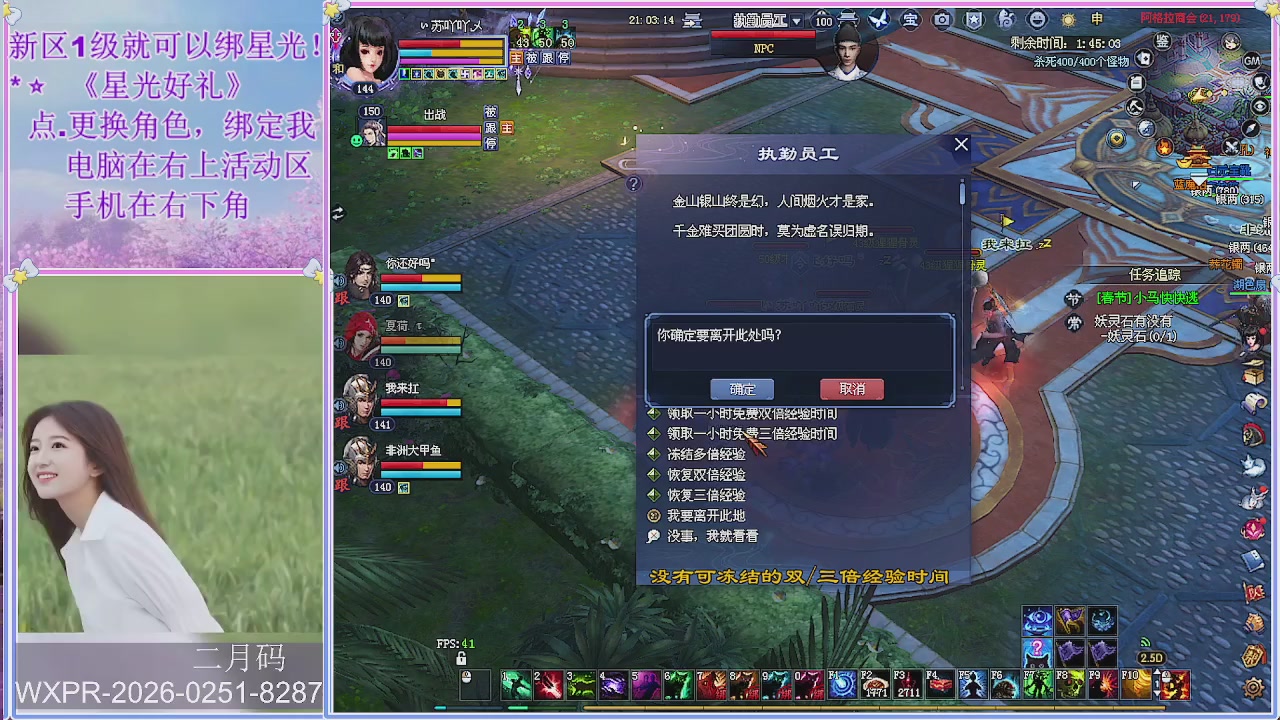This screenshot has width=1280, height=720.
Task: Open the screenshot camera tool on the top bar
Action: pyautogui.click(x=941, y=19)
